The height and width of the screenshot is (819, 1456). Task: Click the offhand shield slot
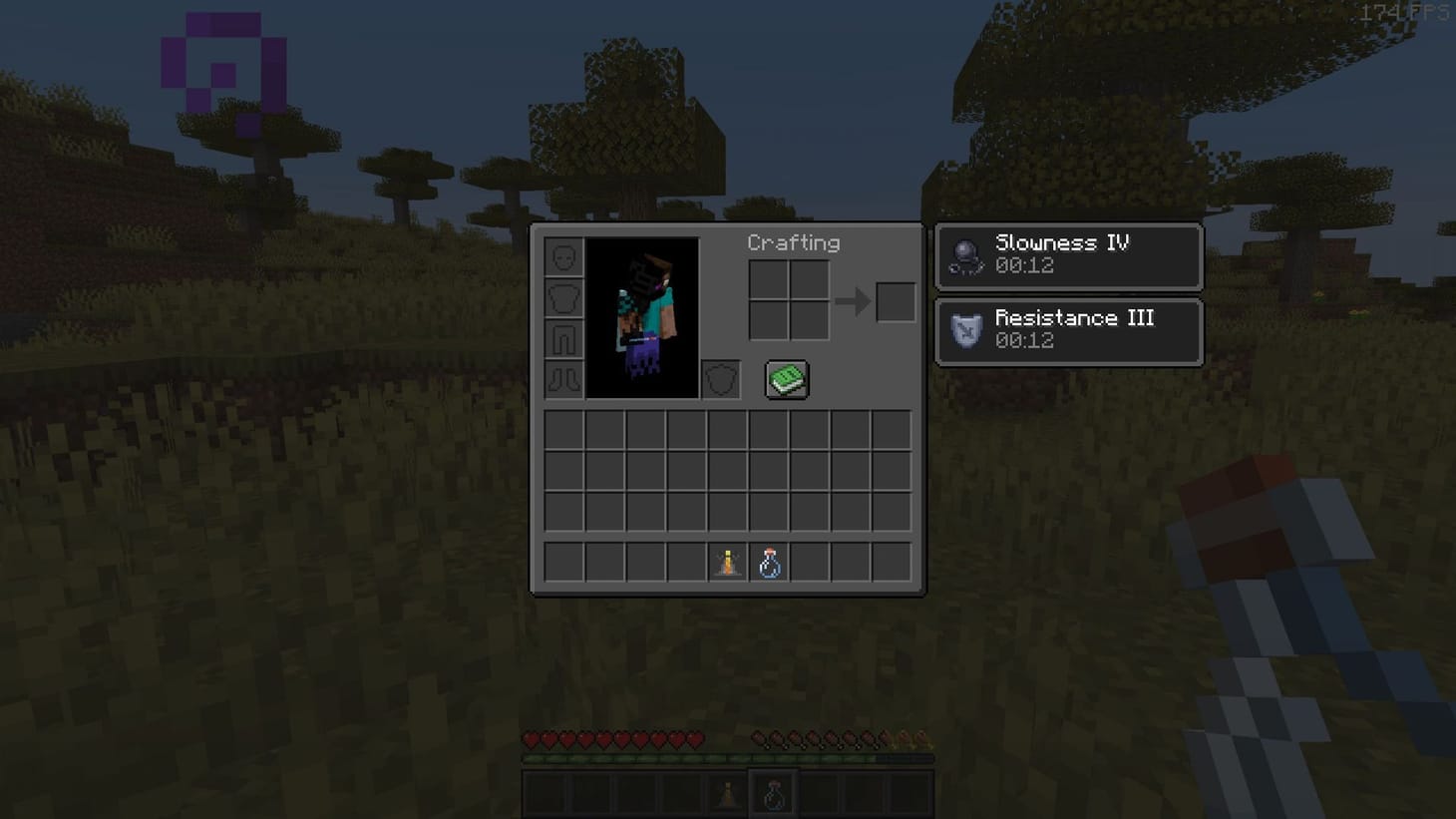coord(720,379)
